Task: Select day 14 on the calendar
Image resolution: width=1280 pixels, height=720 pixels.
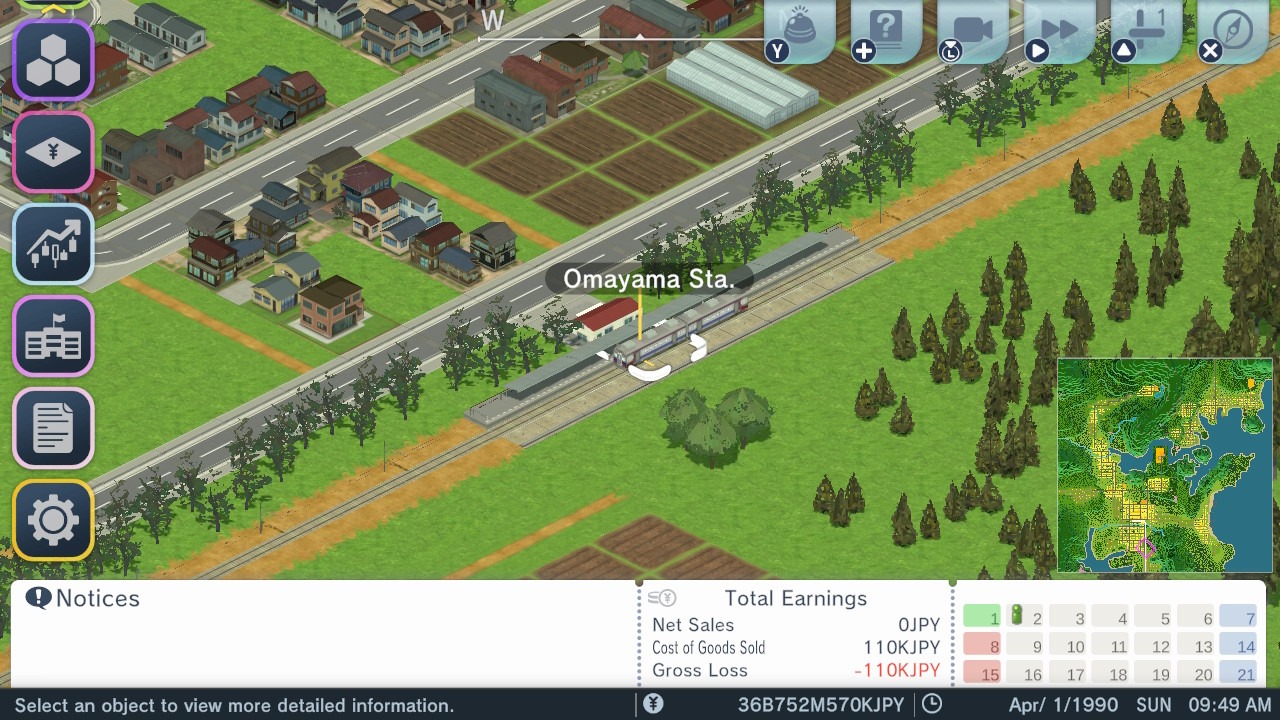Action: (1237, 646)
